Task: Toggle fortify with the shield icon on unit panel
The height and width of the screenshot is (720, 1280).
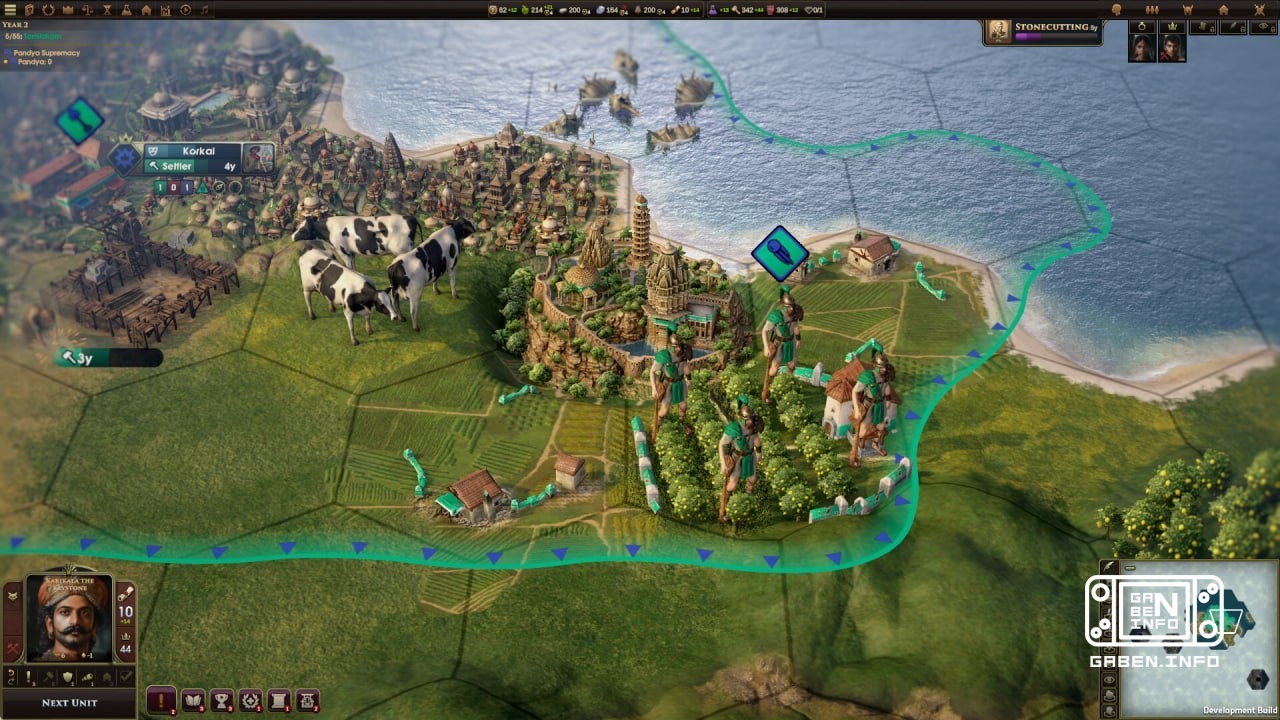Action: pyautogui.click(x=67, y=677)
